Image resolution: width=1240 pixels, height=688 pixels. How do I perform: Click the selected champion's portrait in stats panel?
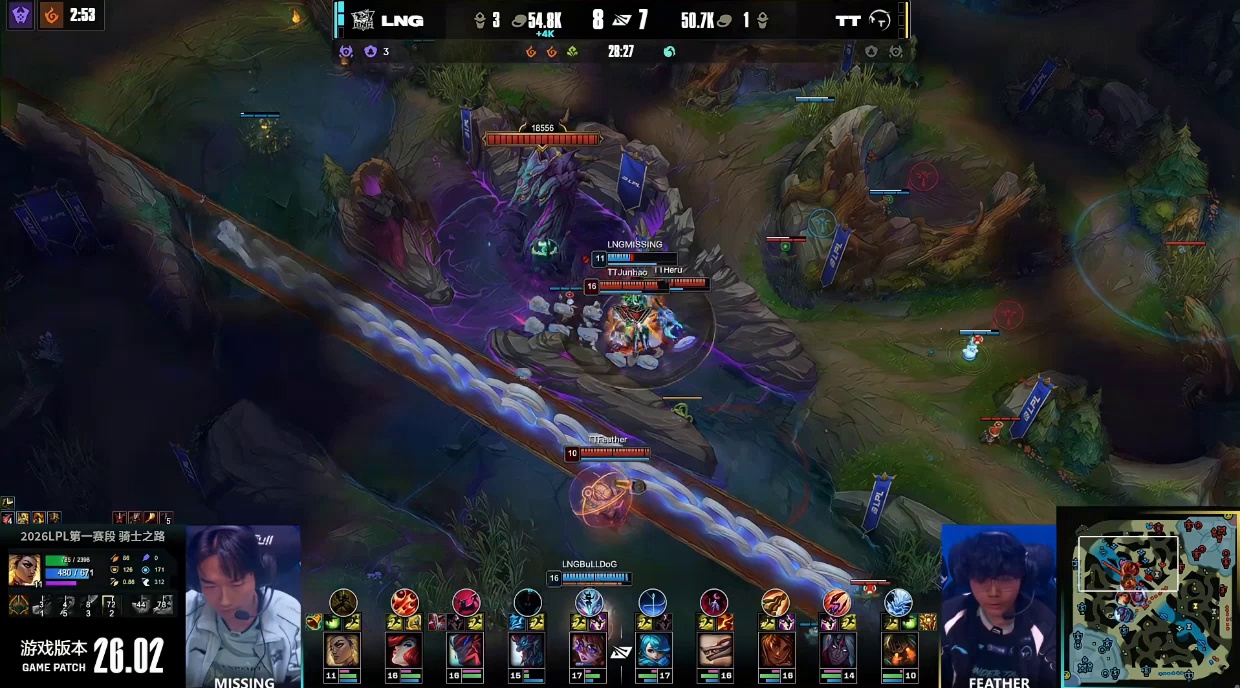tap(24, 570)
